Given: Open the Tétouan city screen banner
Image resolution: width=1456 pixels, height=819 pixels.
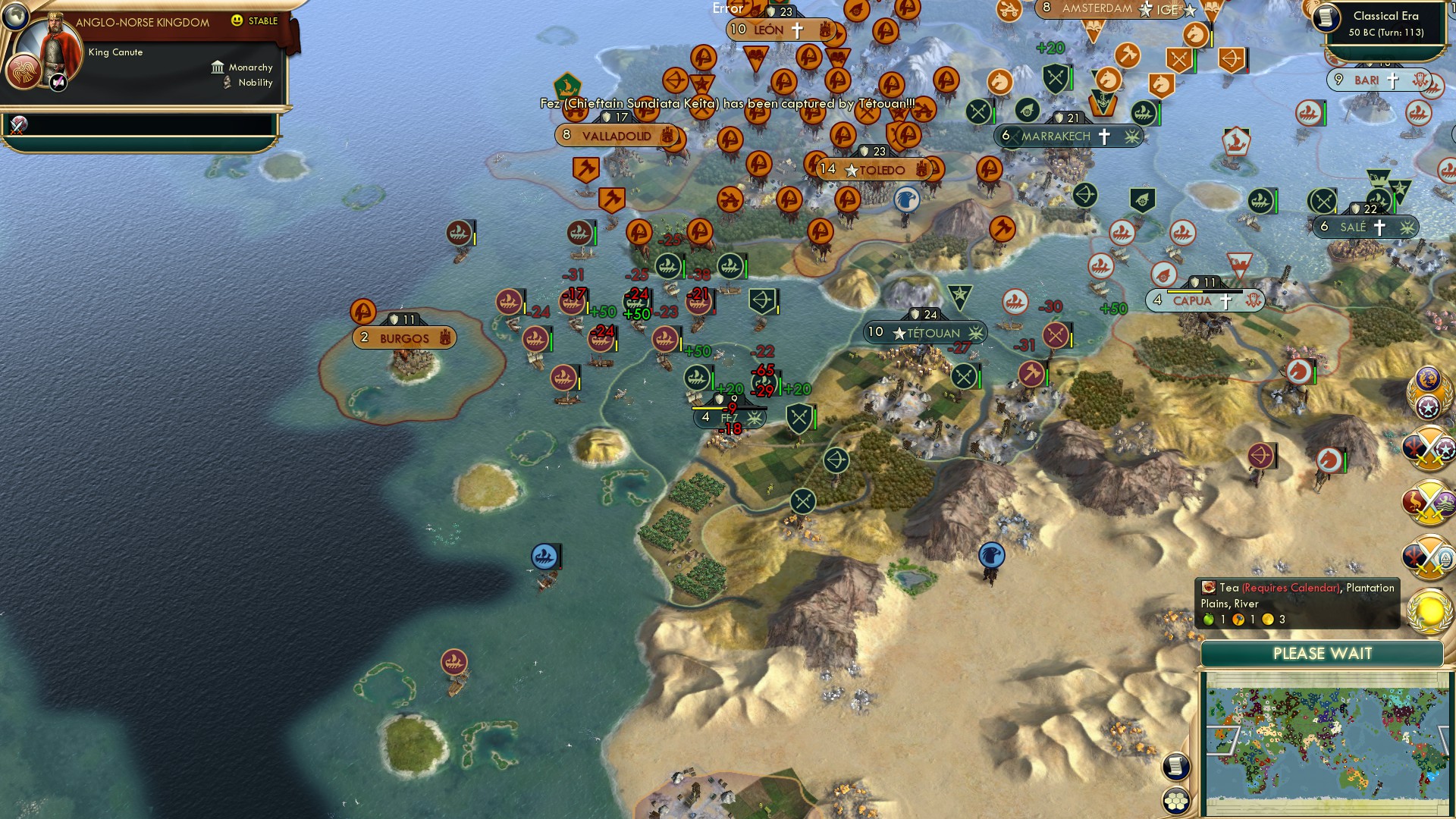Looking at the screenshot, I should click(x=925, y=331).
